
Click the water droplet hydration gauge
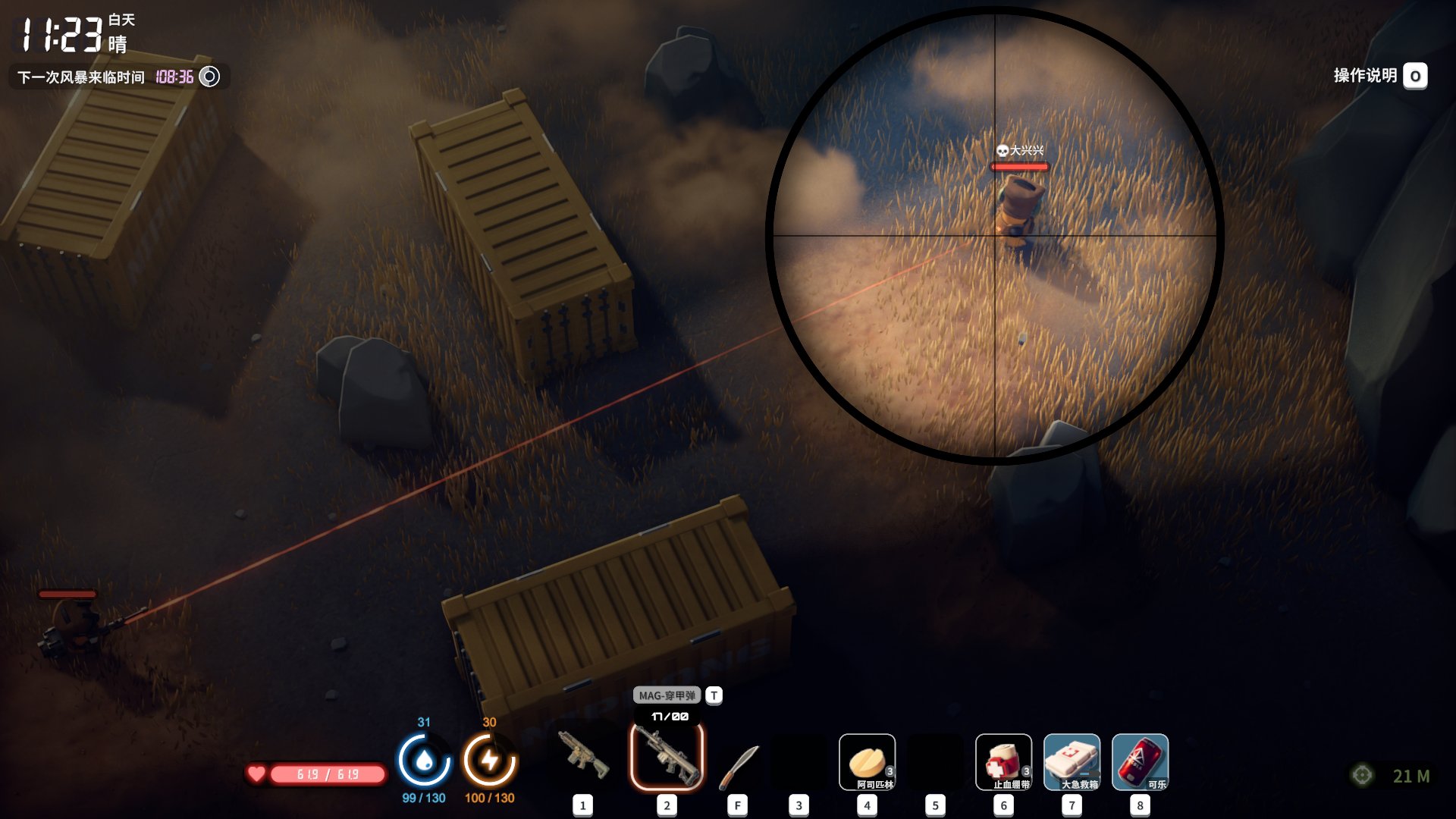point(424,760)
